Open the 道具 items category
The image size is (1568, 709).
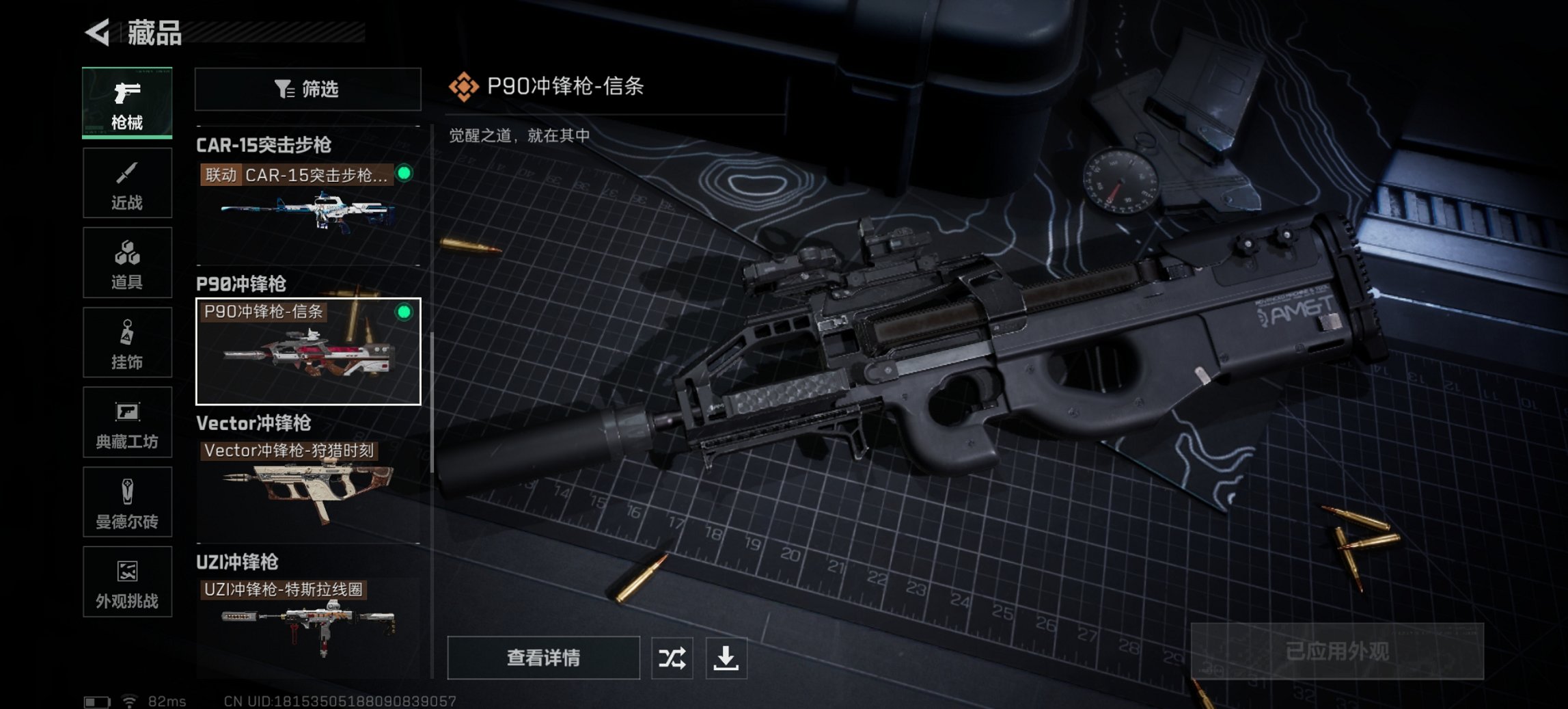pyautogui.click(x=127, y=263)
